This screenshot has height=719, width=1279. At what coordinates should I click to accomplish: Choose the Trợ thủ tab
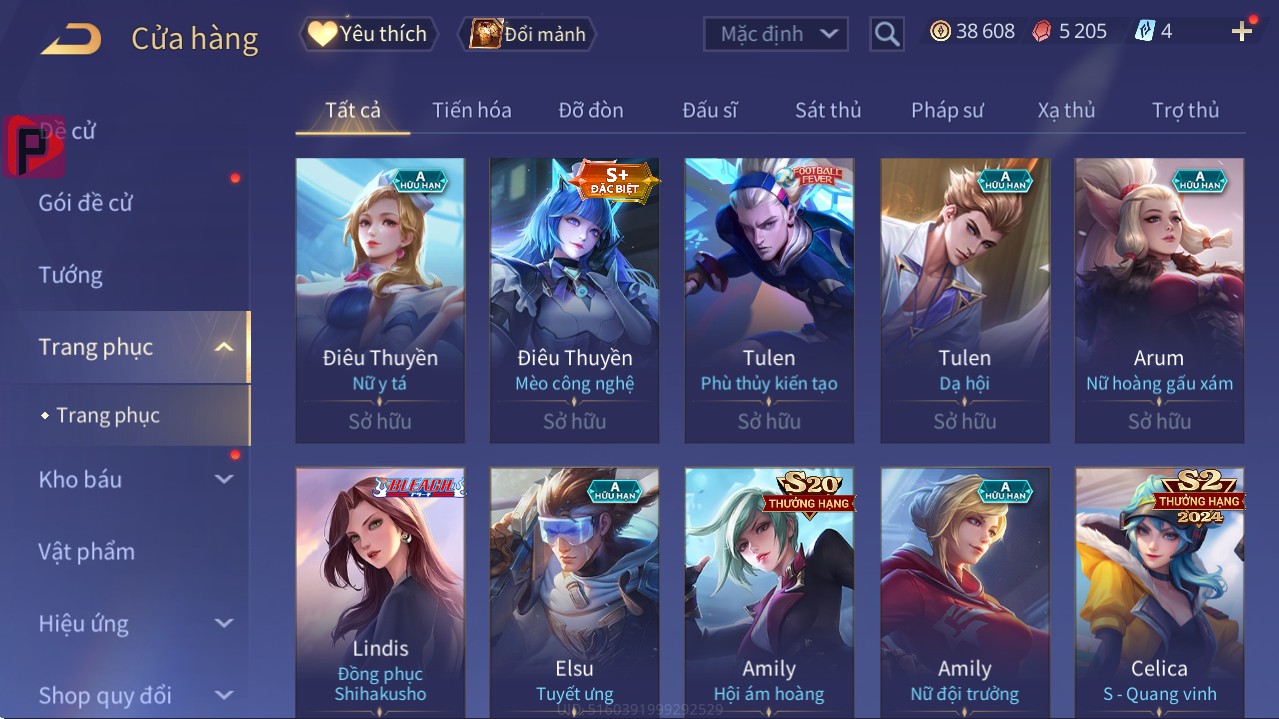[x=1185, y=110]
